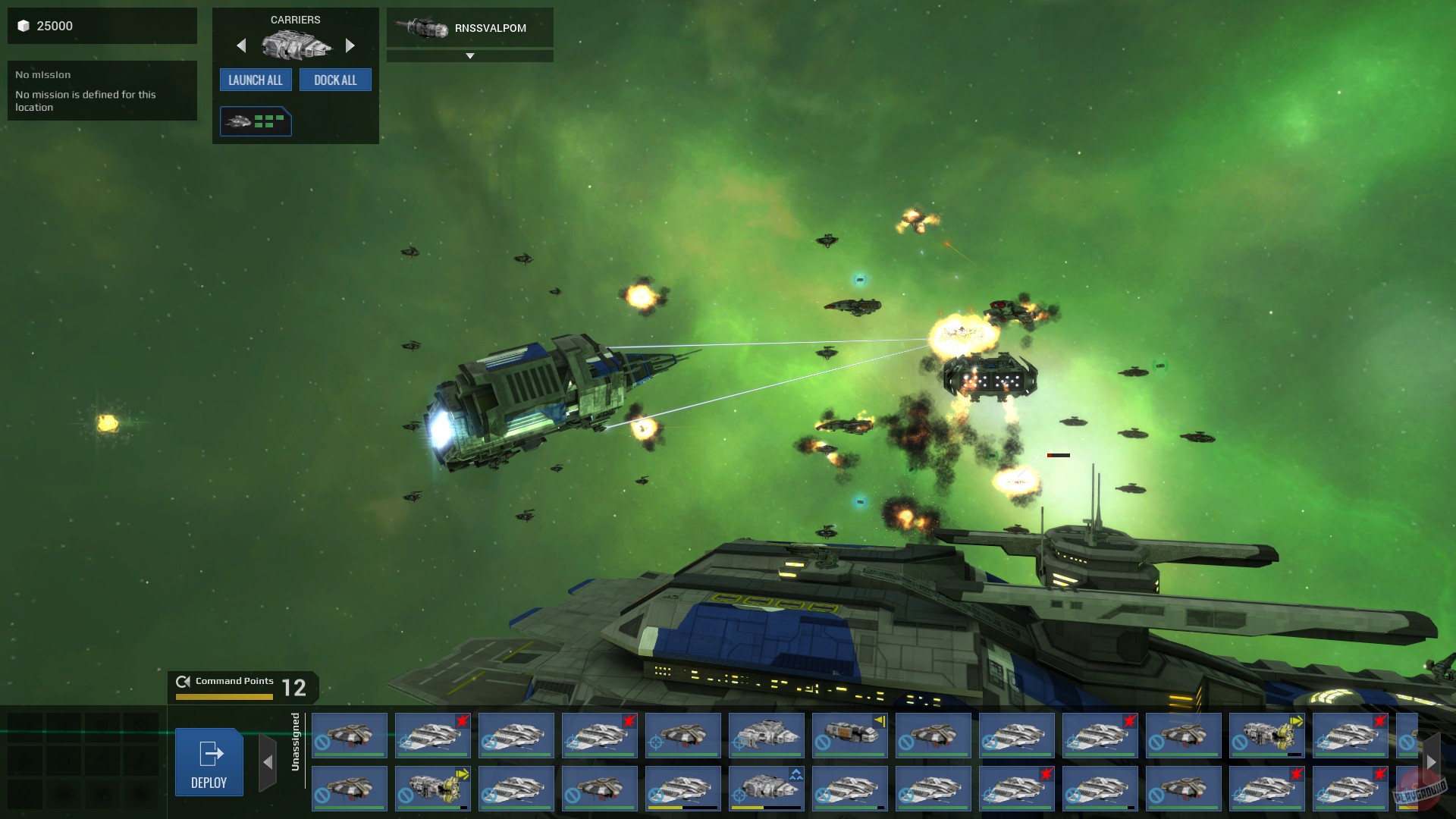Toggle the Deploy mode panel
Screen dimensions: 1456x819
coord(209,762)
